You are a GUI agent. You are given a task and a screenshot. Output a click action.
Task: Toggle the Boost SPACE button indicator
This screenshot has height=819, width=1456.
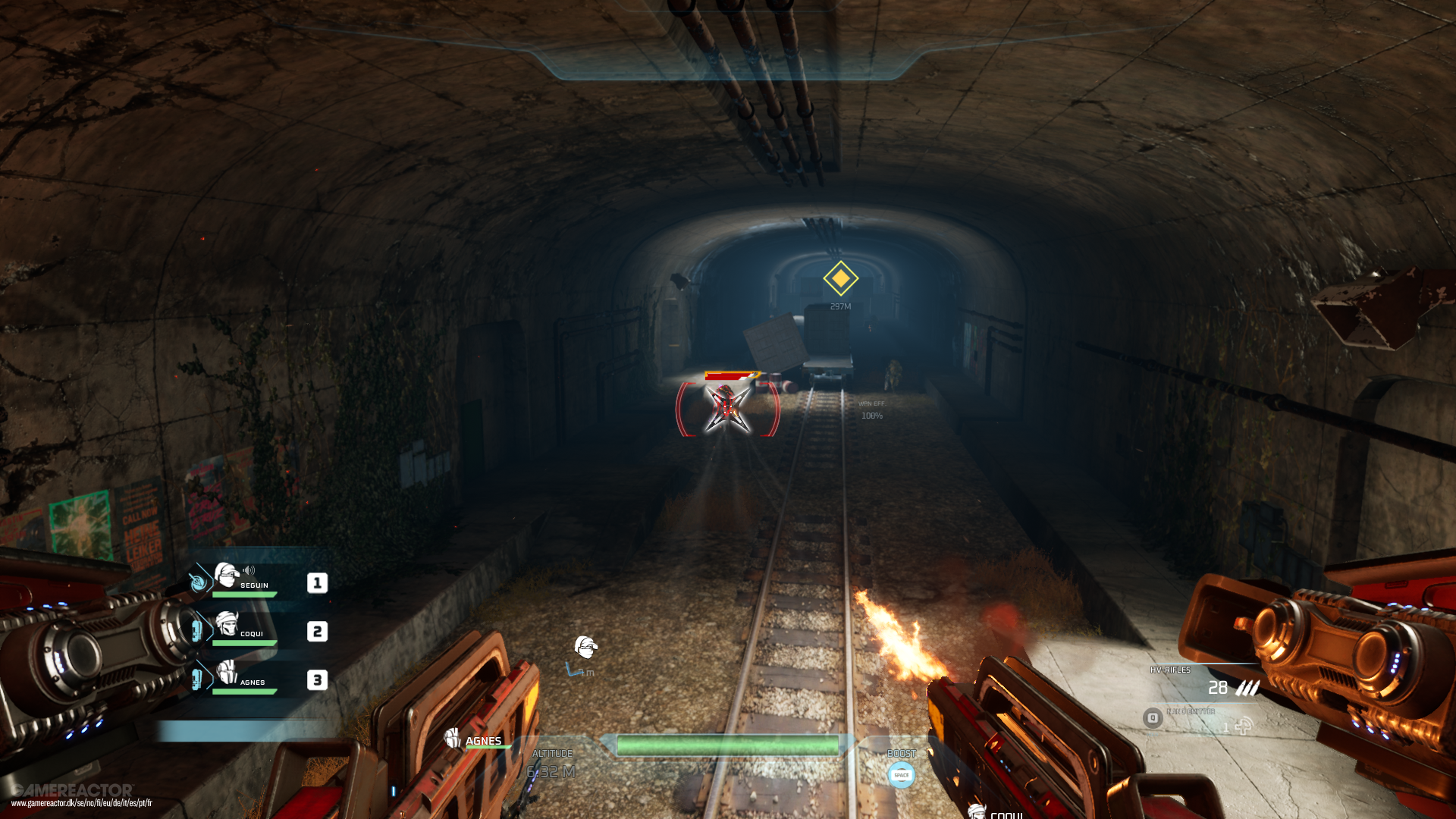tap(901, 776)
